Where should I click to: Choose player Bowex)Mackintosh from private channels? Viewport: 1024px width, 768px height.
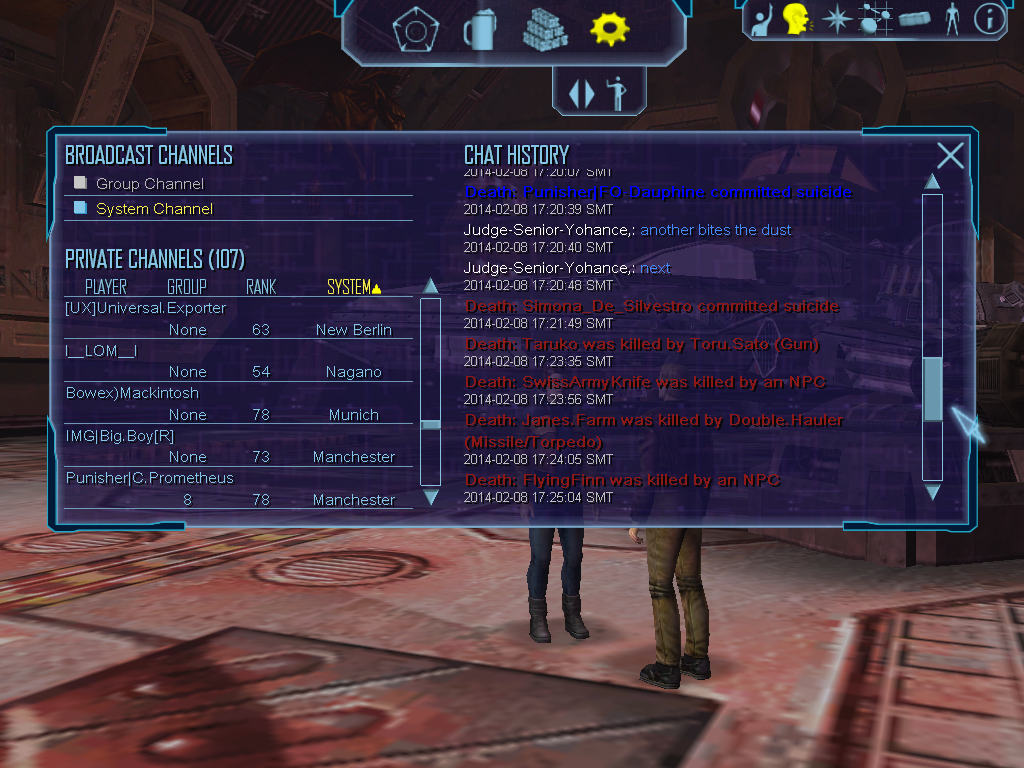tap(132, 393)
